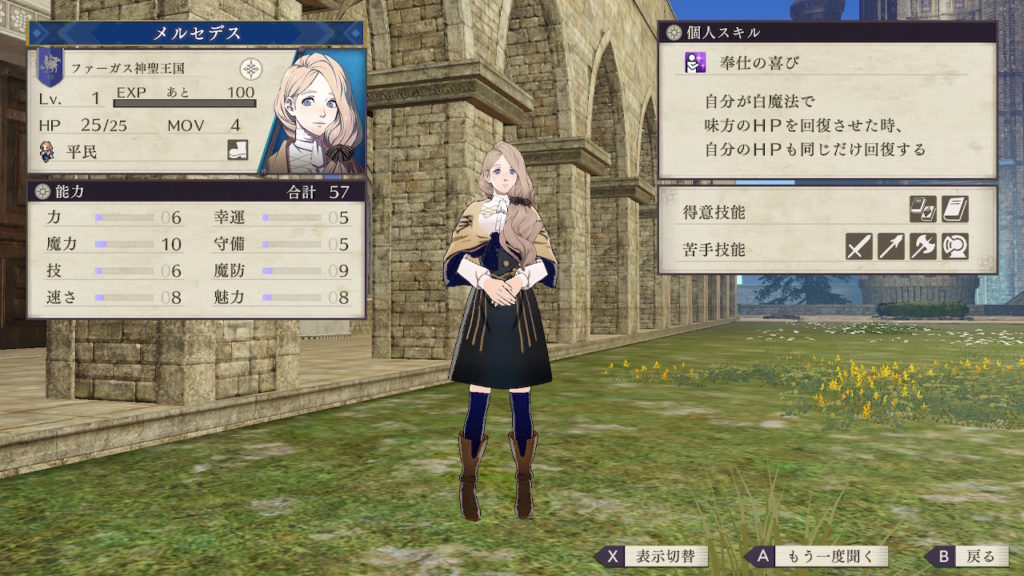Click the heavy armor weakness skill icon

(954, 246)
